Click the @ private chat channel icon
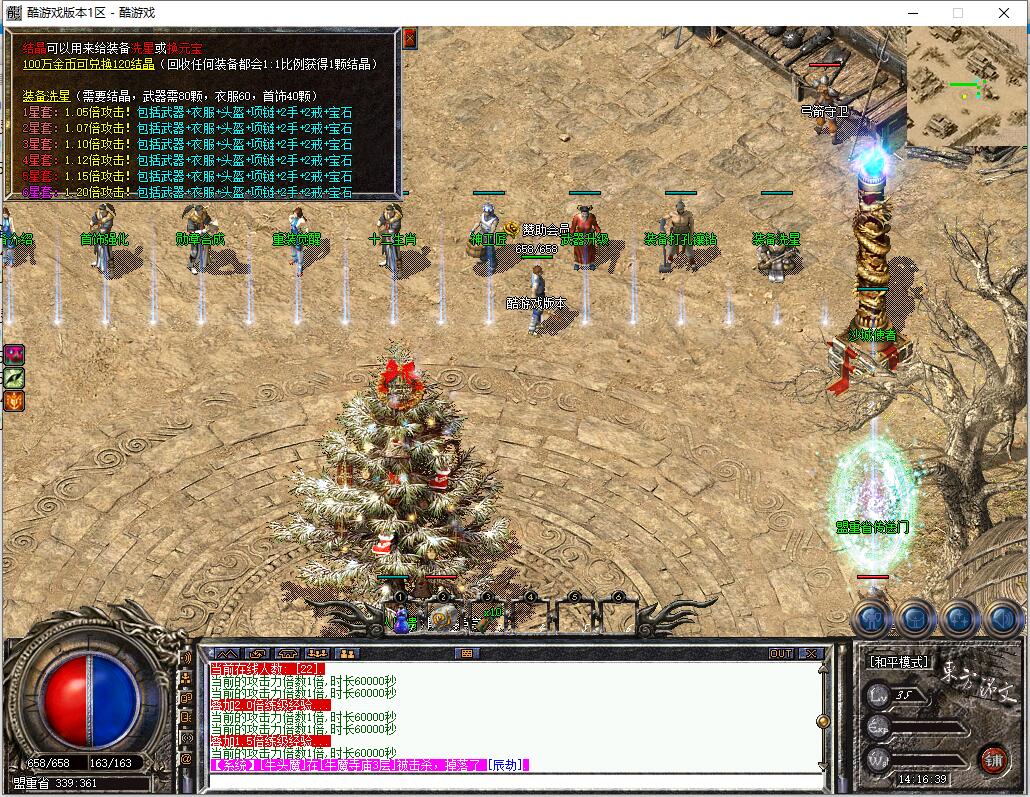 (186, 759)
